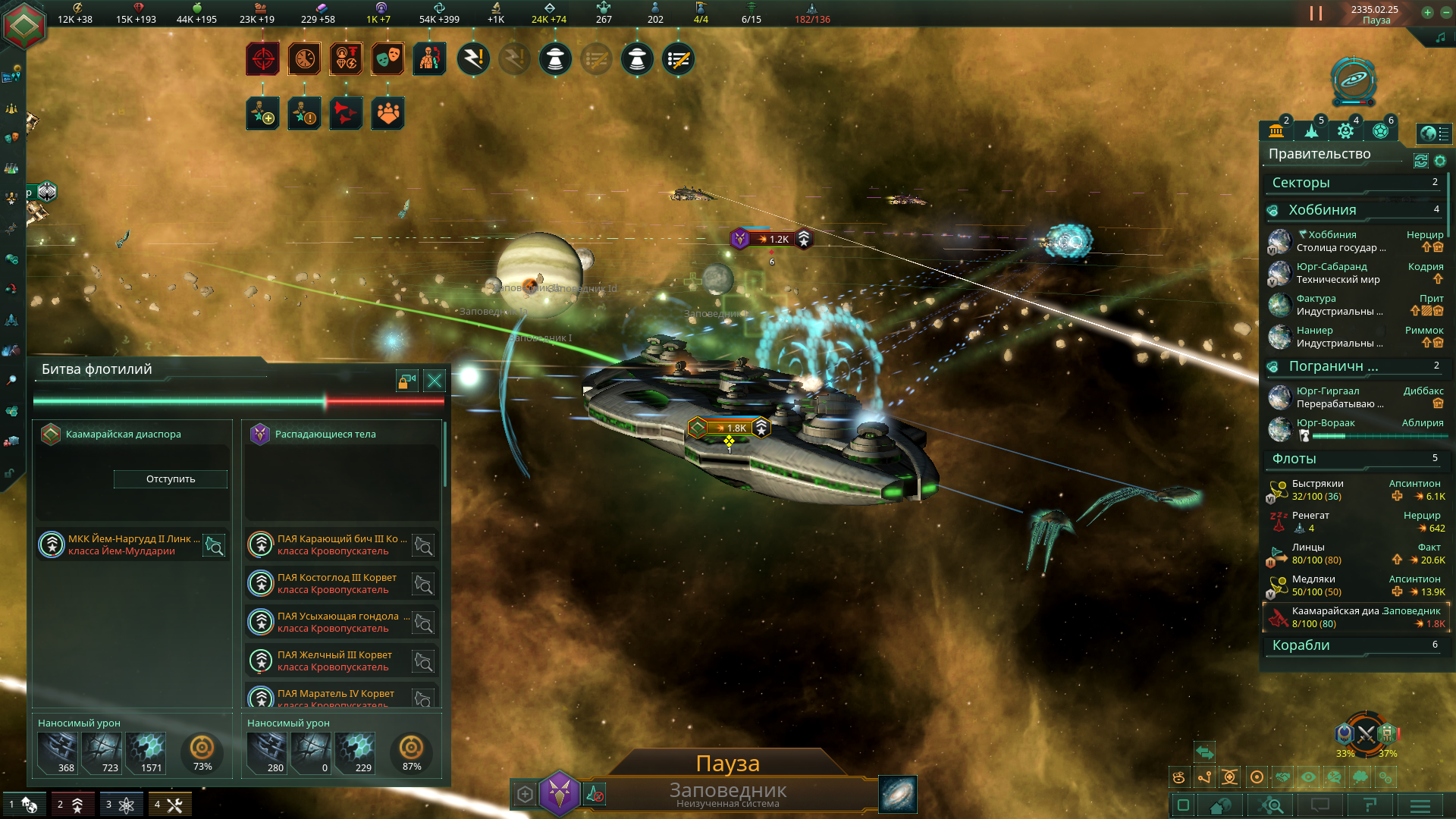
Task: Close the Битва флотилий panel
Action: (435, 380)
